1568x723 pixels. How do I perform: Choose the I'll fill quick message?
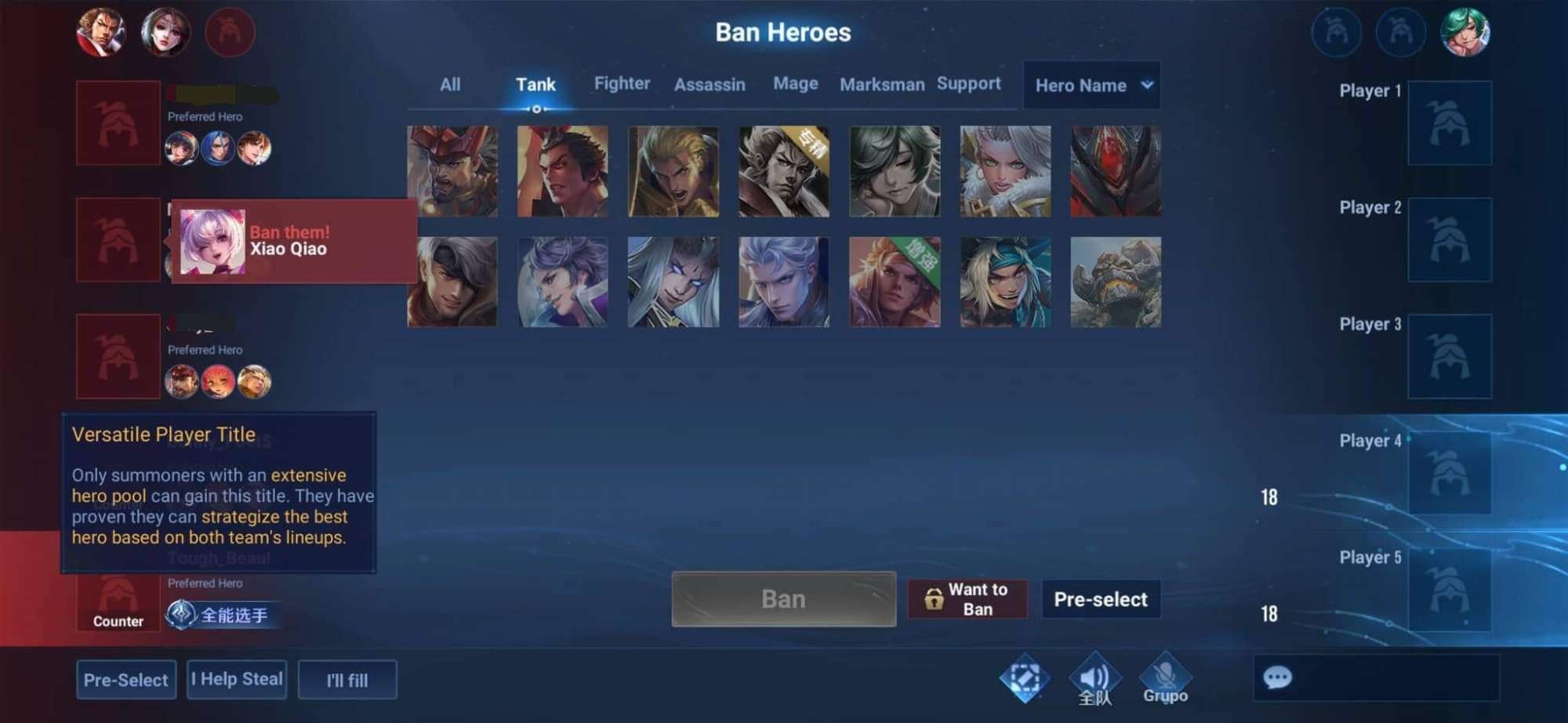[347, 680]
